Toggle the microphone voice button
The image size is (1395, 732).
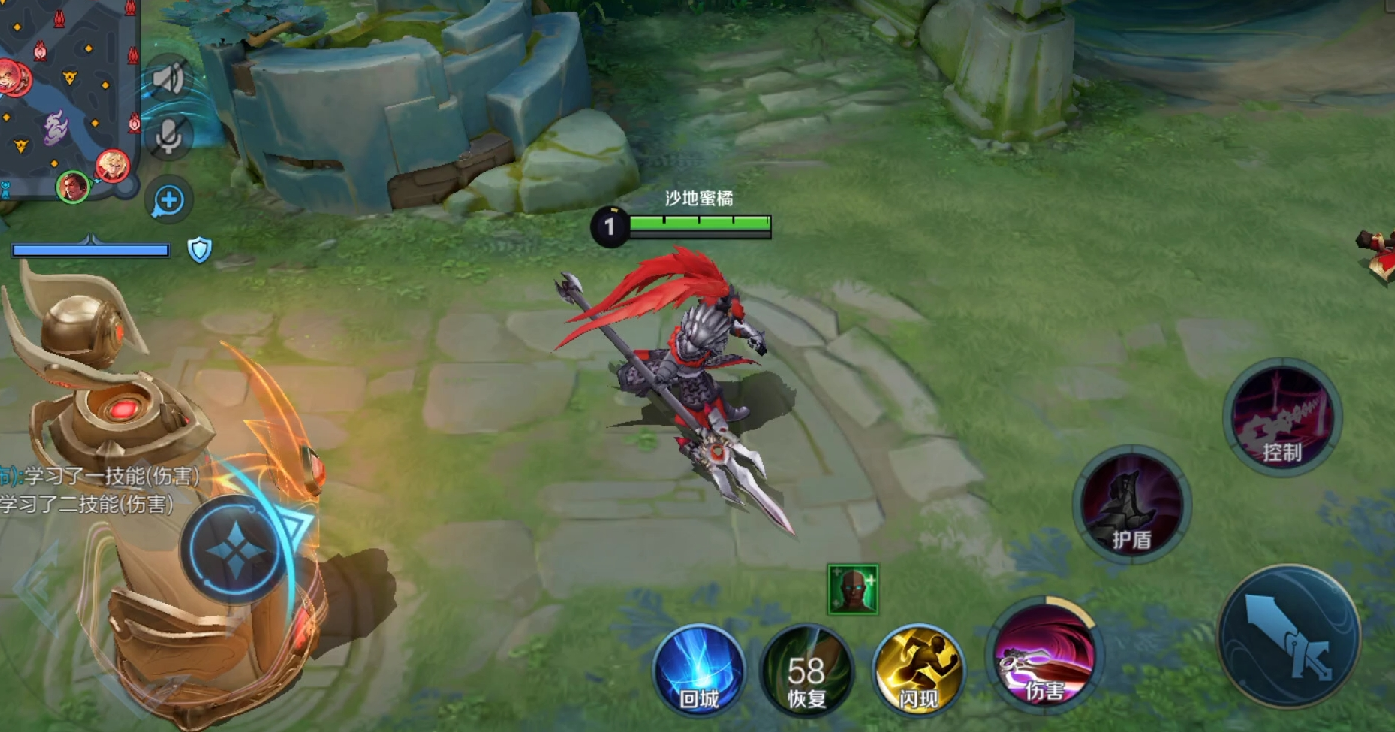(169, 136)
